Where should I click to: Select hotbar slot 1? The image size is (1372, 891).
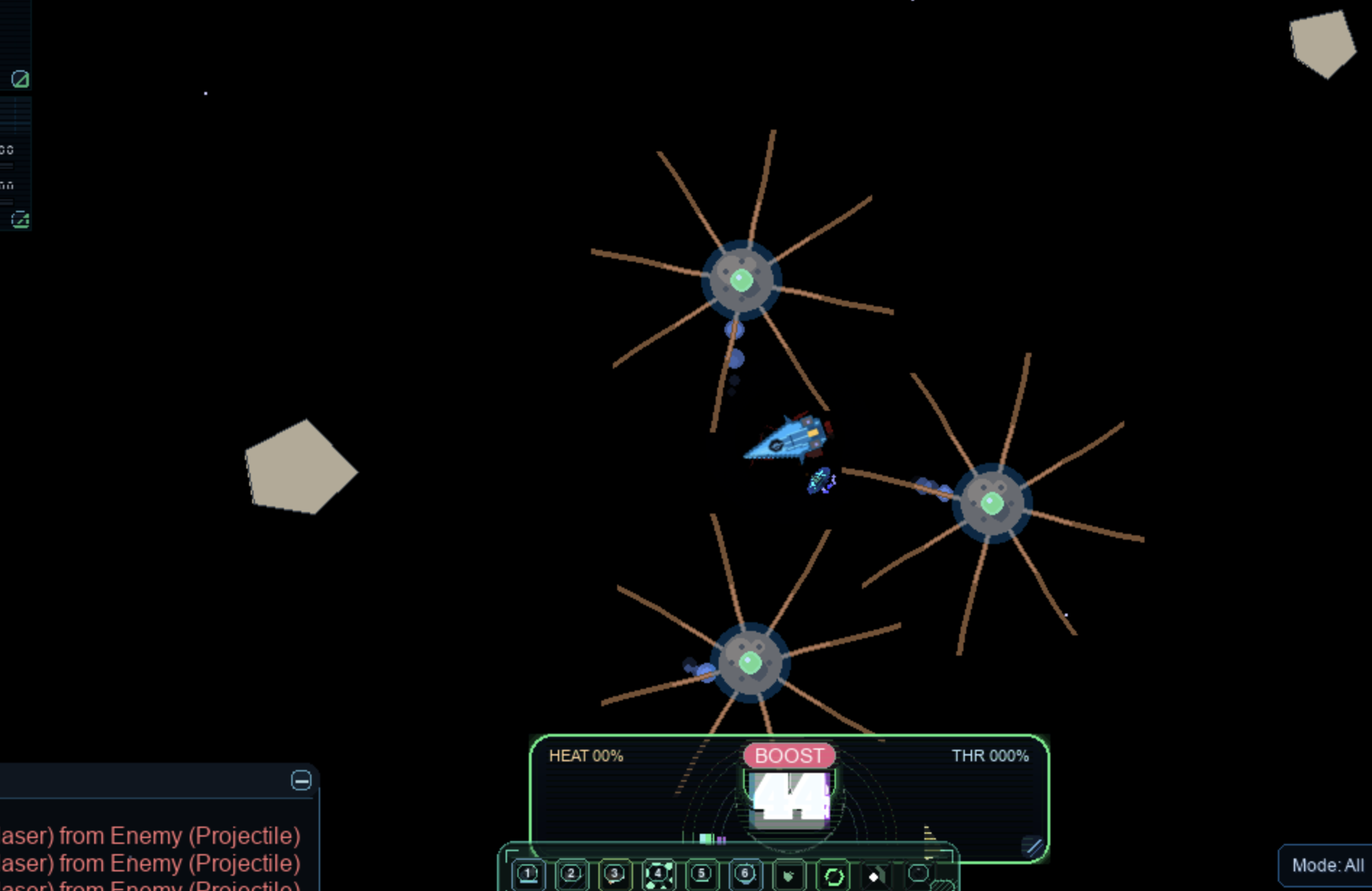click(x=528, y=874)
